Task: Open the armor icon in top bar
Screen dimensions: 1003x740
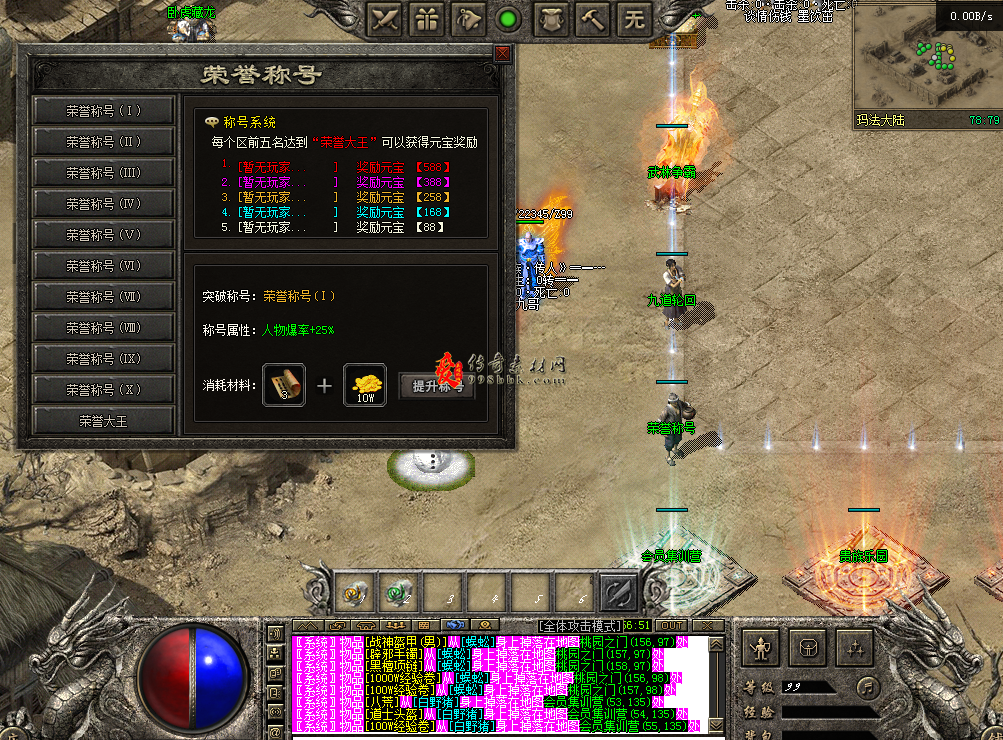Action: (550, 19)
